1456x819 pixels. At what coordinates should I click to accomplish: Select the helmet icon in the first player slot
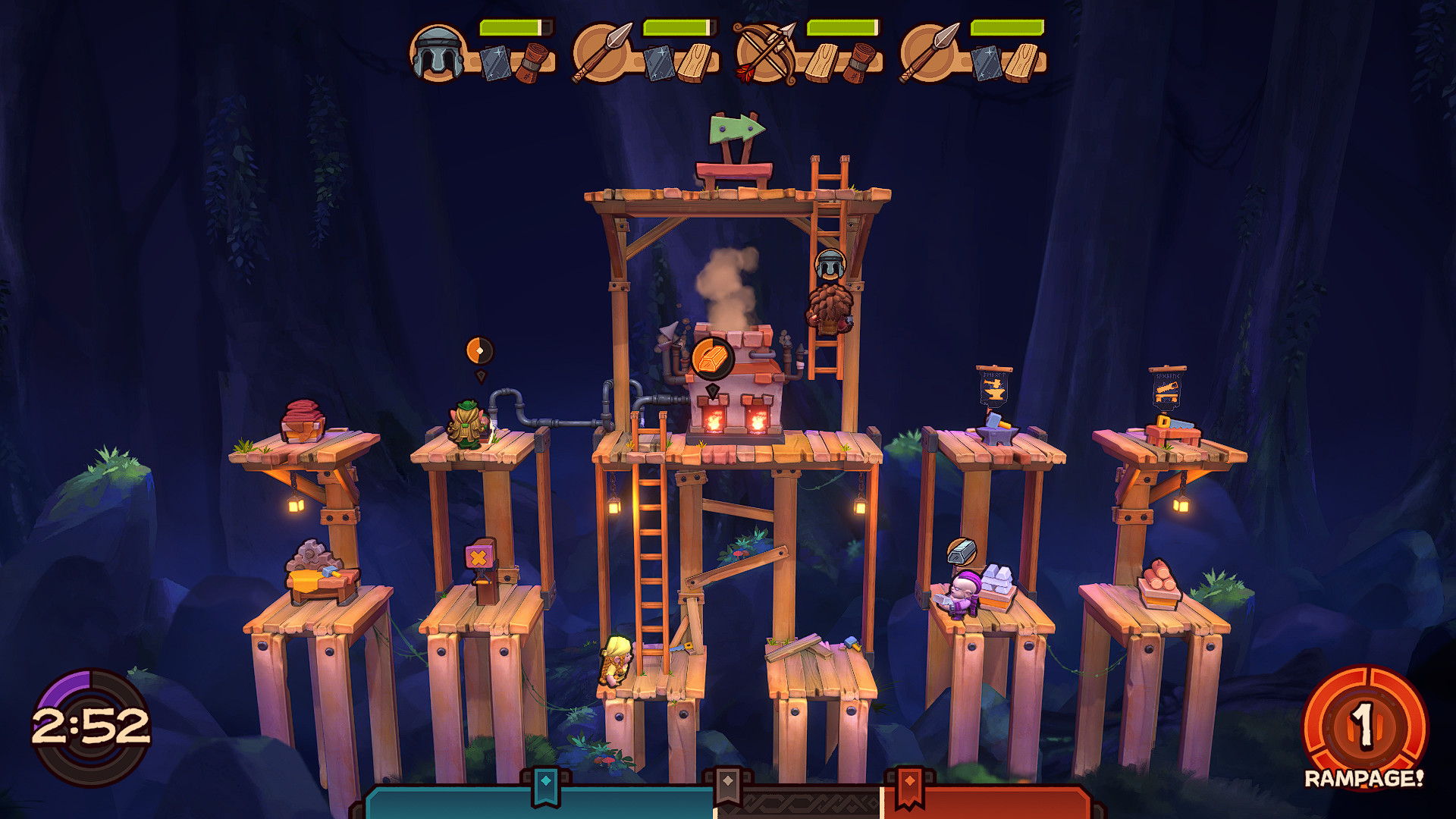[435, 53]
